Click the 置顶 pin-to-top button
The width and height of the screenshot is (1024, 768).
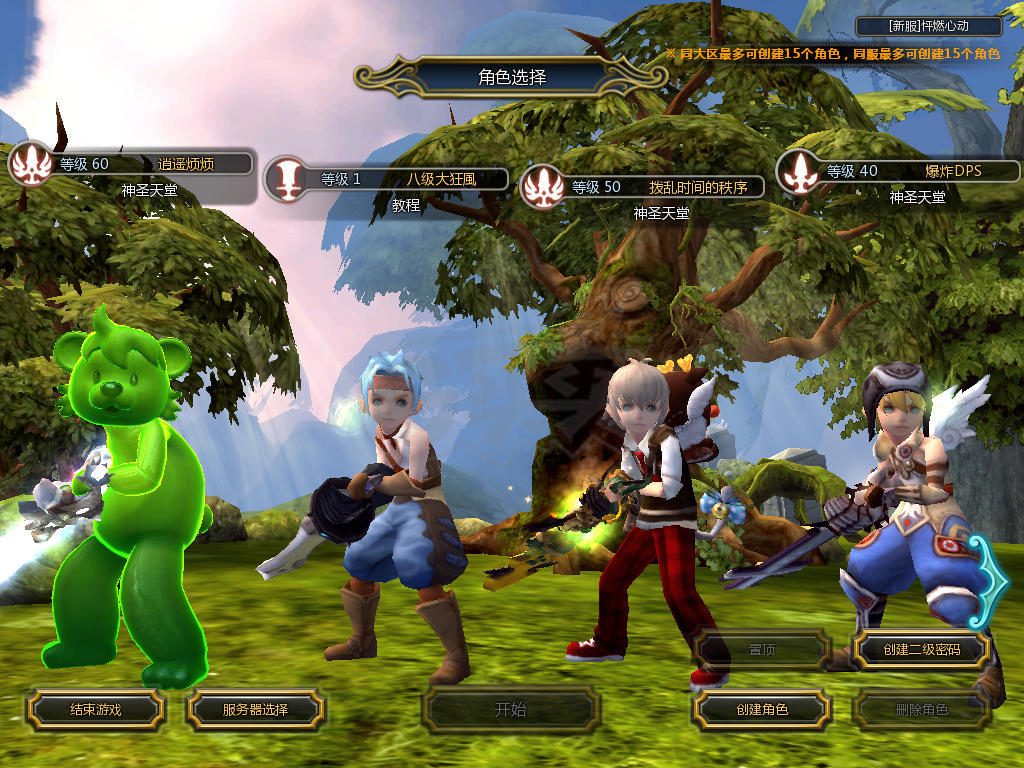coord(761,650)
